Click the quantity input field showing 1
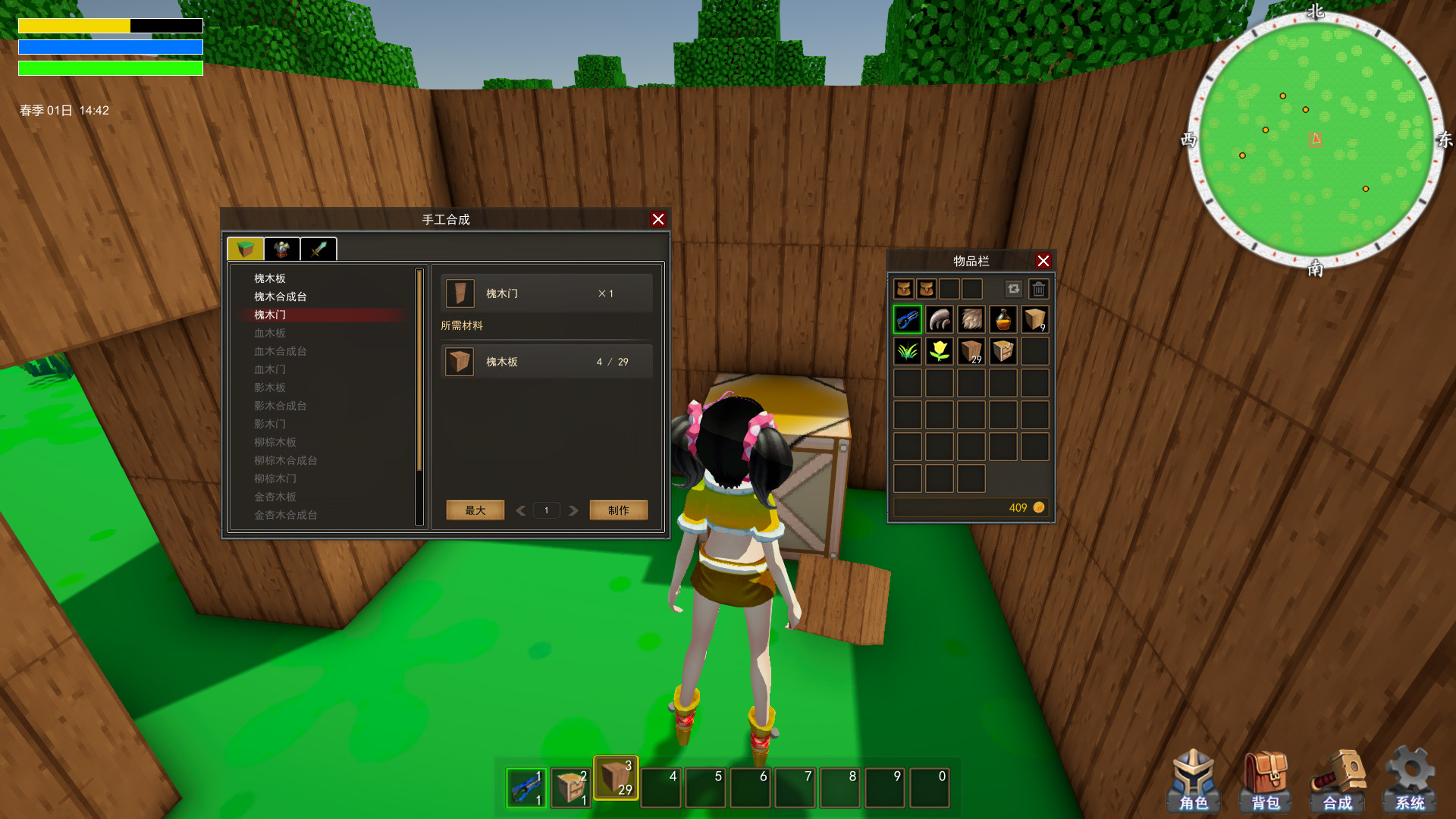Screen dimensions: 1456x819 pos(546,510)
